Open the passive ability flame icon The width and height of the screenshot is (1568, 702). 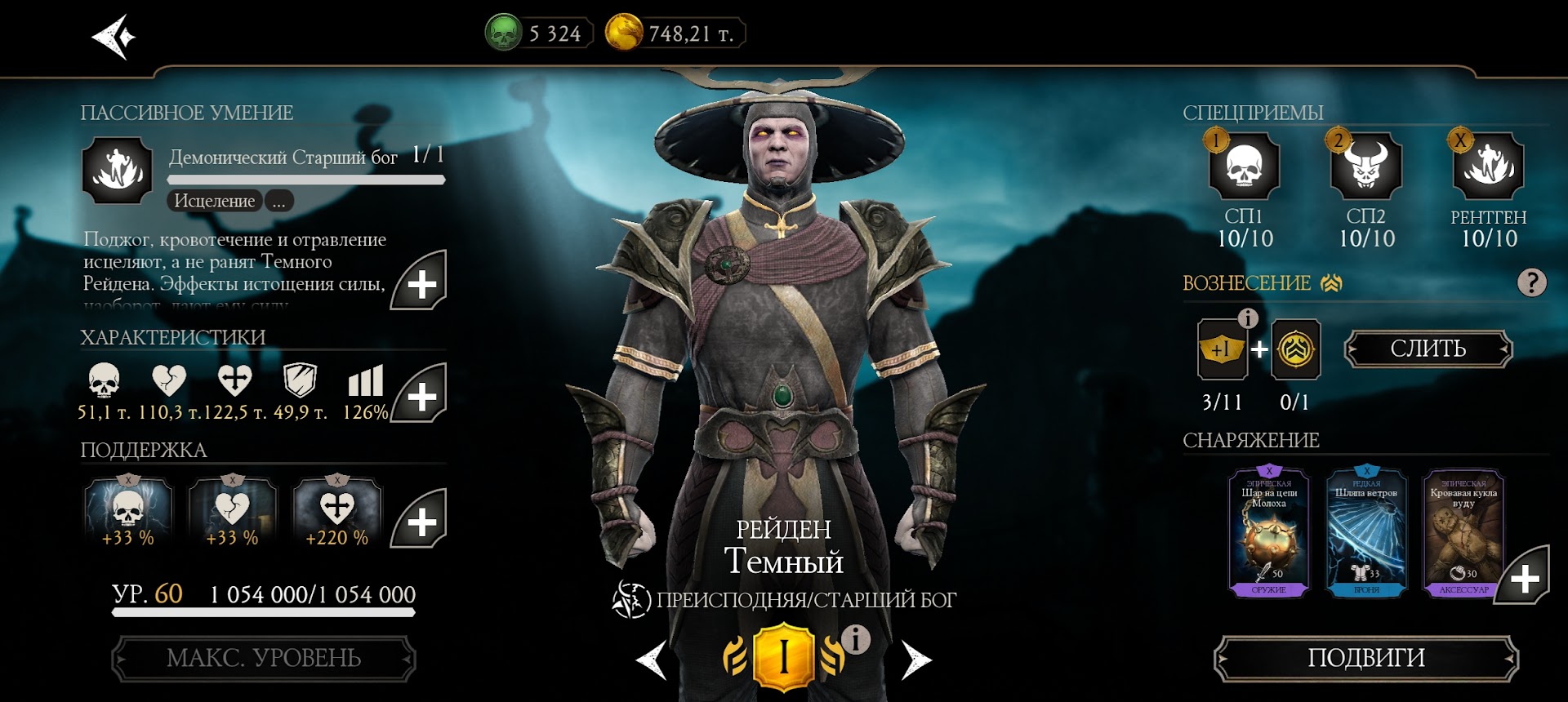118,171
